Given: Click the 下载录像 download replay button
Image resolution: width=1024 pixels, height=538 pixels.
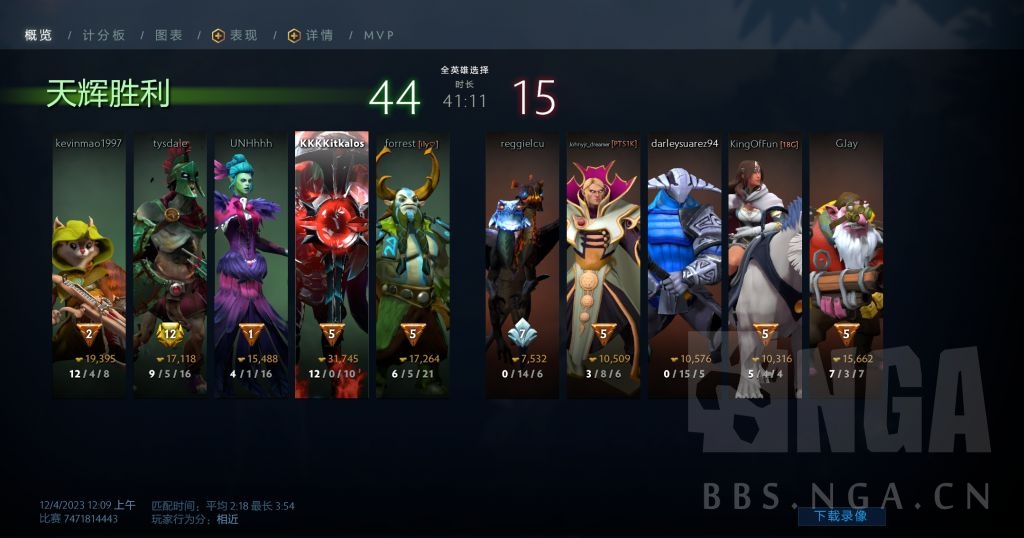Looking at the screenshot, I should tap(841, 516).
